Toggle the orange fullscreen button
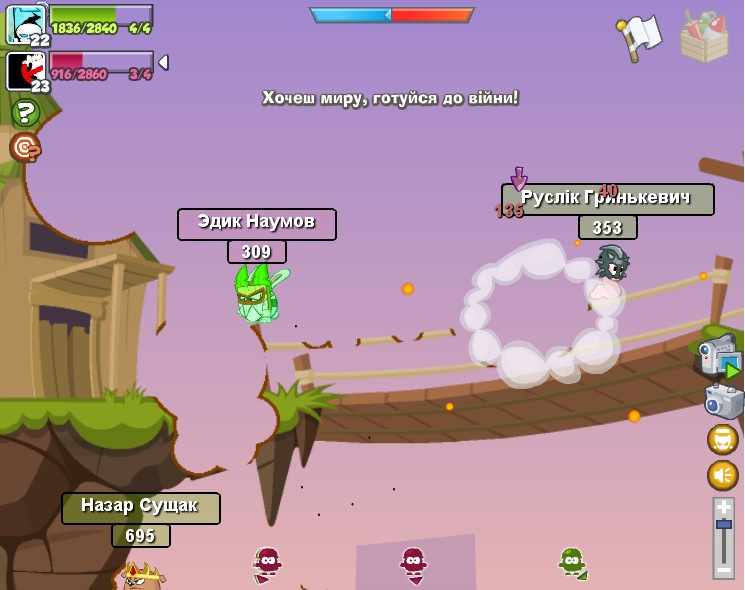The width and height of the screenshot is (745, 590). click(723, 439)
